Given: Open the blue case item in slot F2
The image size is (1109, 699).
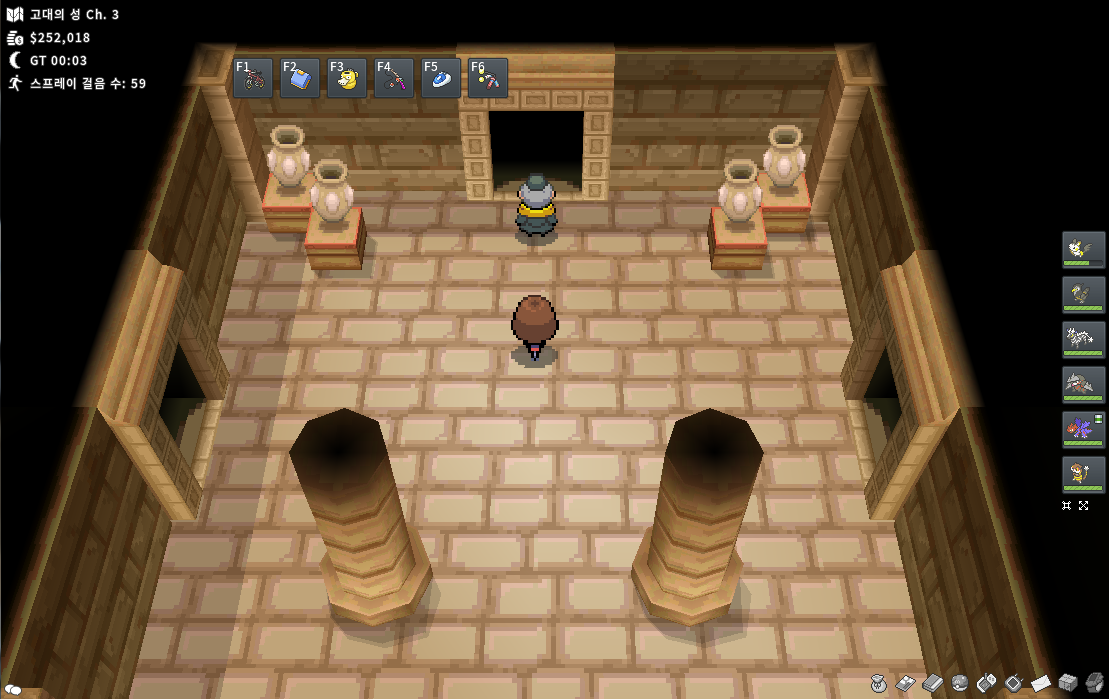Looking at the screenshot, I should (x=300, y=78).
